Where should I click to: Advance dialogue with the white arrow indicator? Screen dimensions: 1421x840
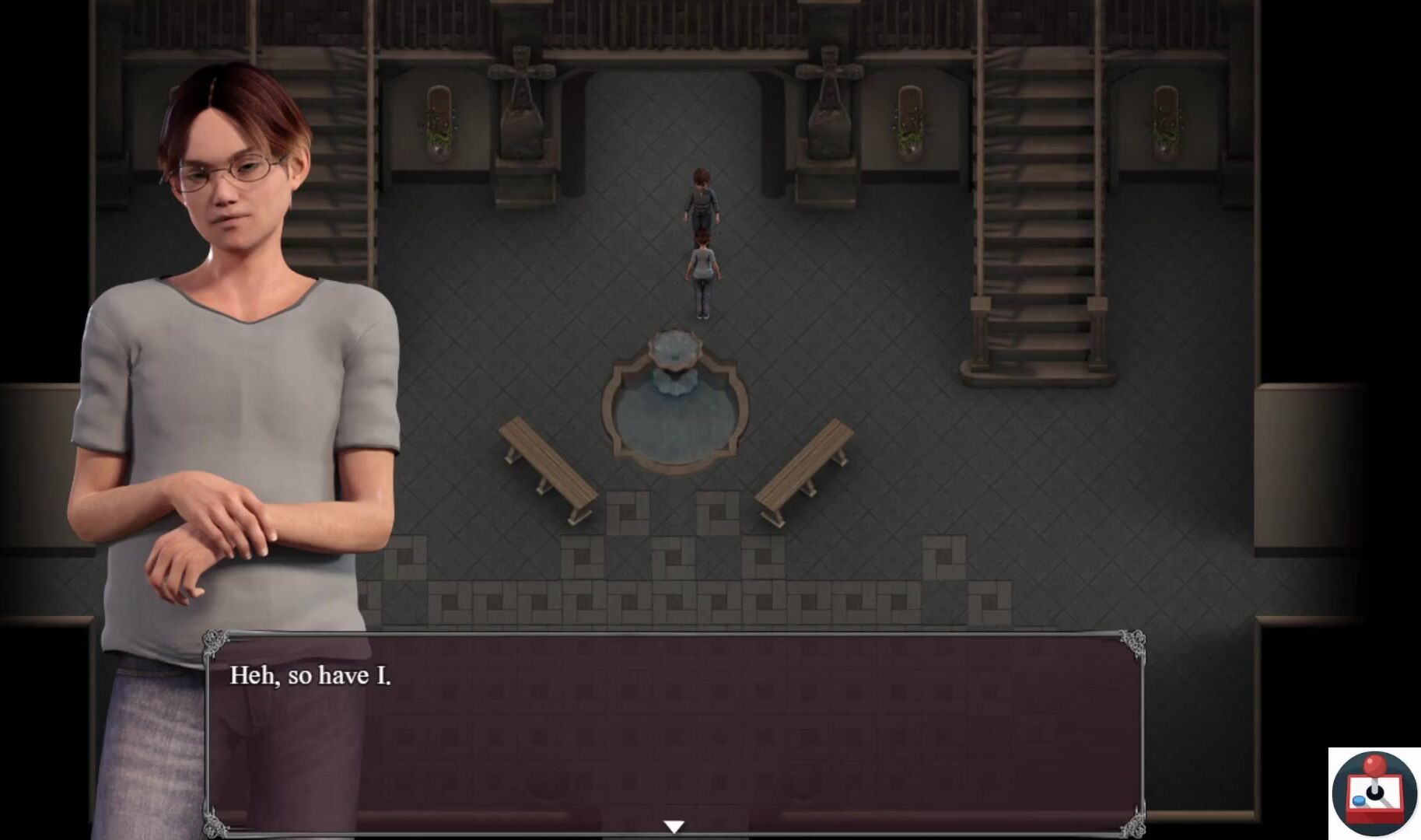[x=674, y=826]
